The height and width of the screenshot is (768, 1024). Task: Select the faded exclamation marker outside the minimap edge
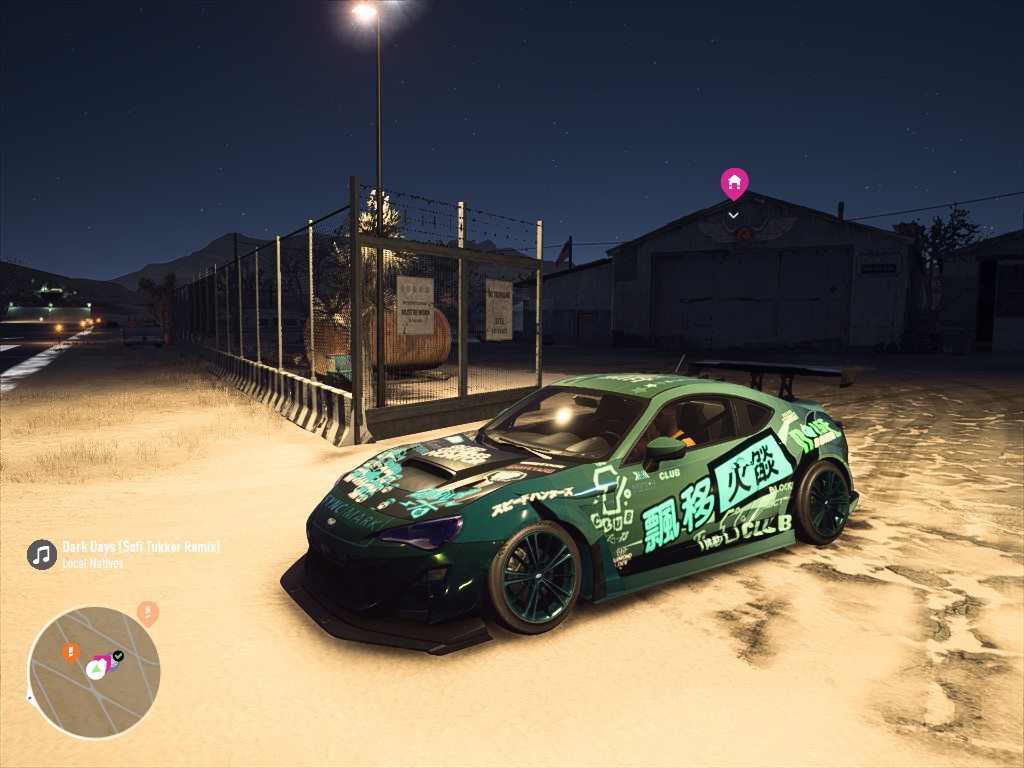(148, 612)
